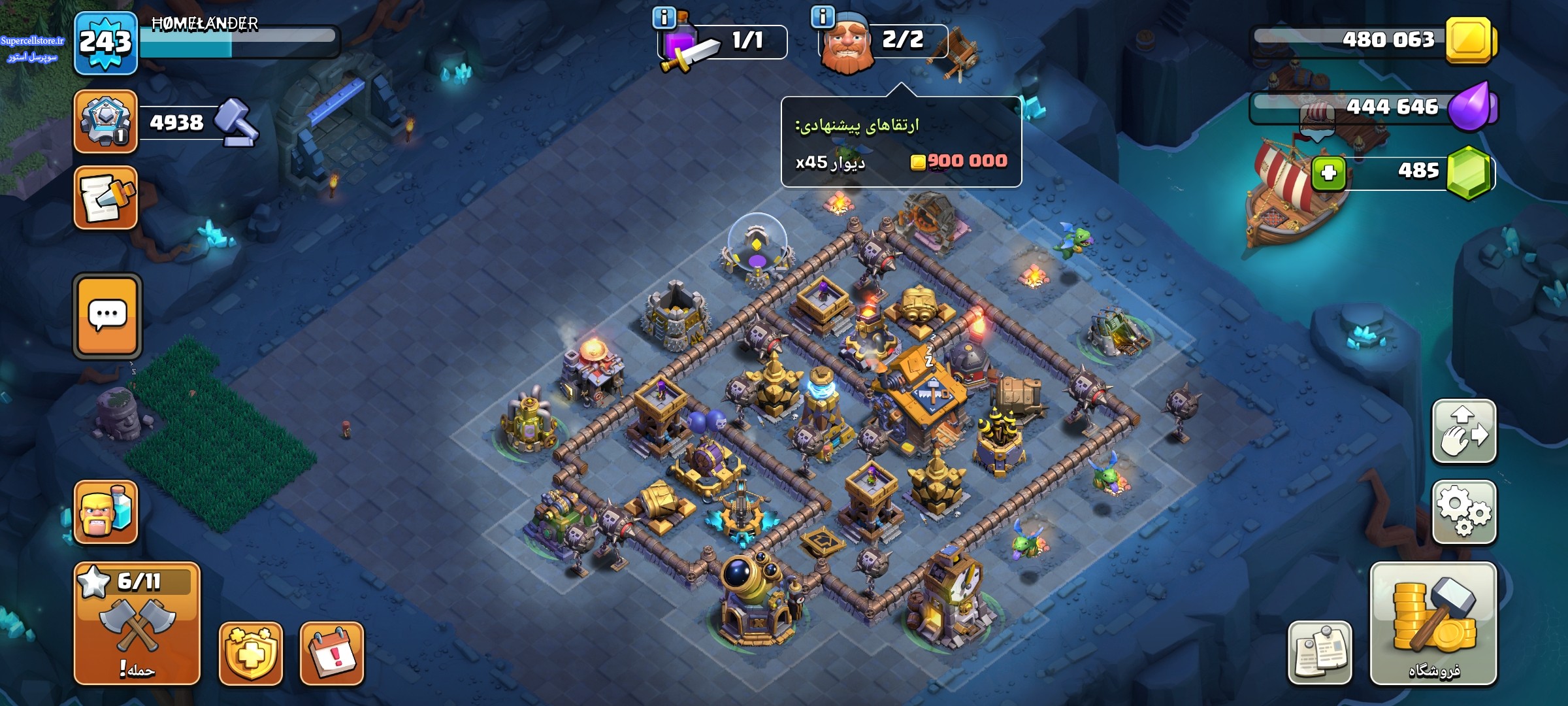
Task: Show info for the master builder counter
Action: tap(822, 17)
